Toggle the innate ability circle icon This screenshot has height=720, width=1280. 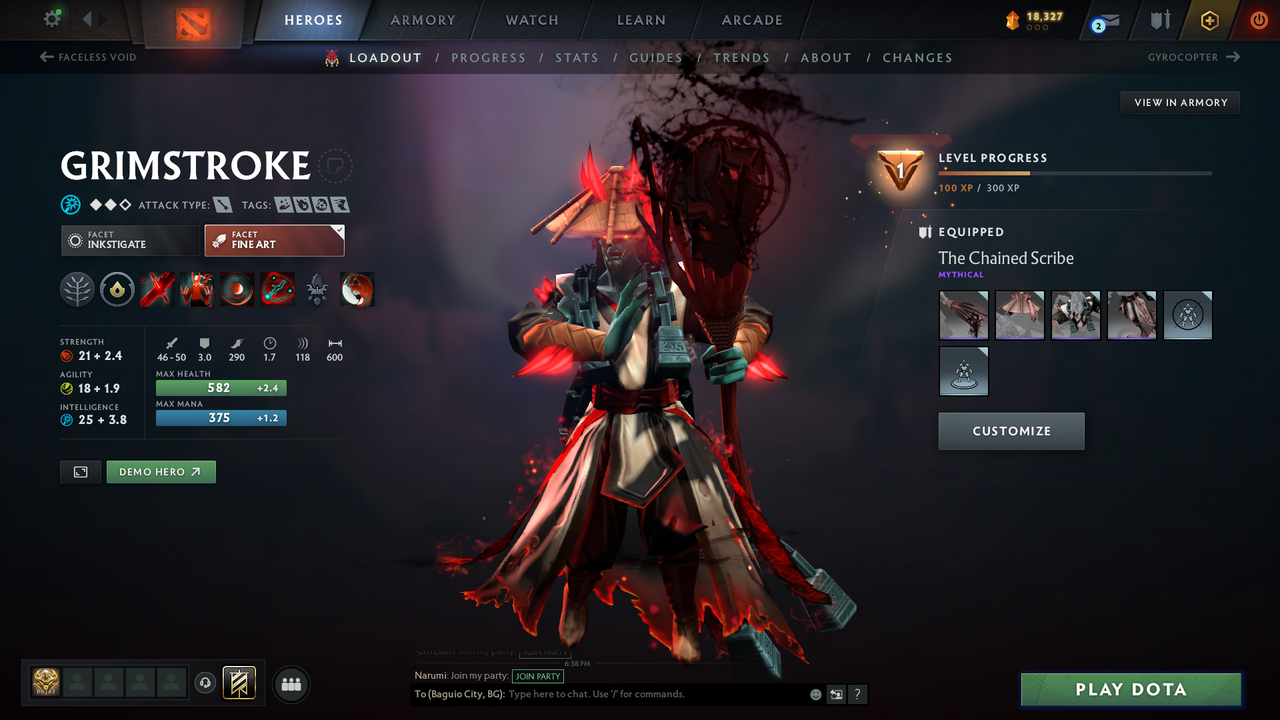(117, 289)
